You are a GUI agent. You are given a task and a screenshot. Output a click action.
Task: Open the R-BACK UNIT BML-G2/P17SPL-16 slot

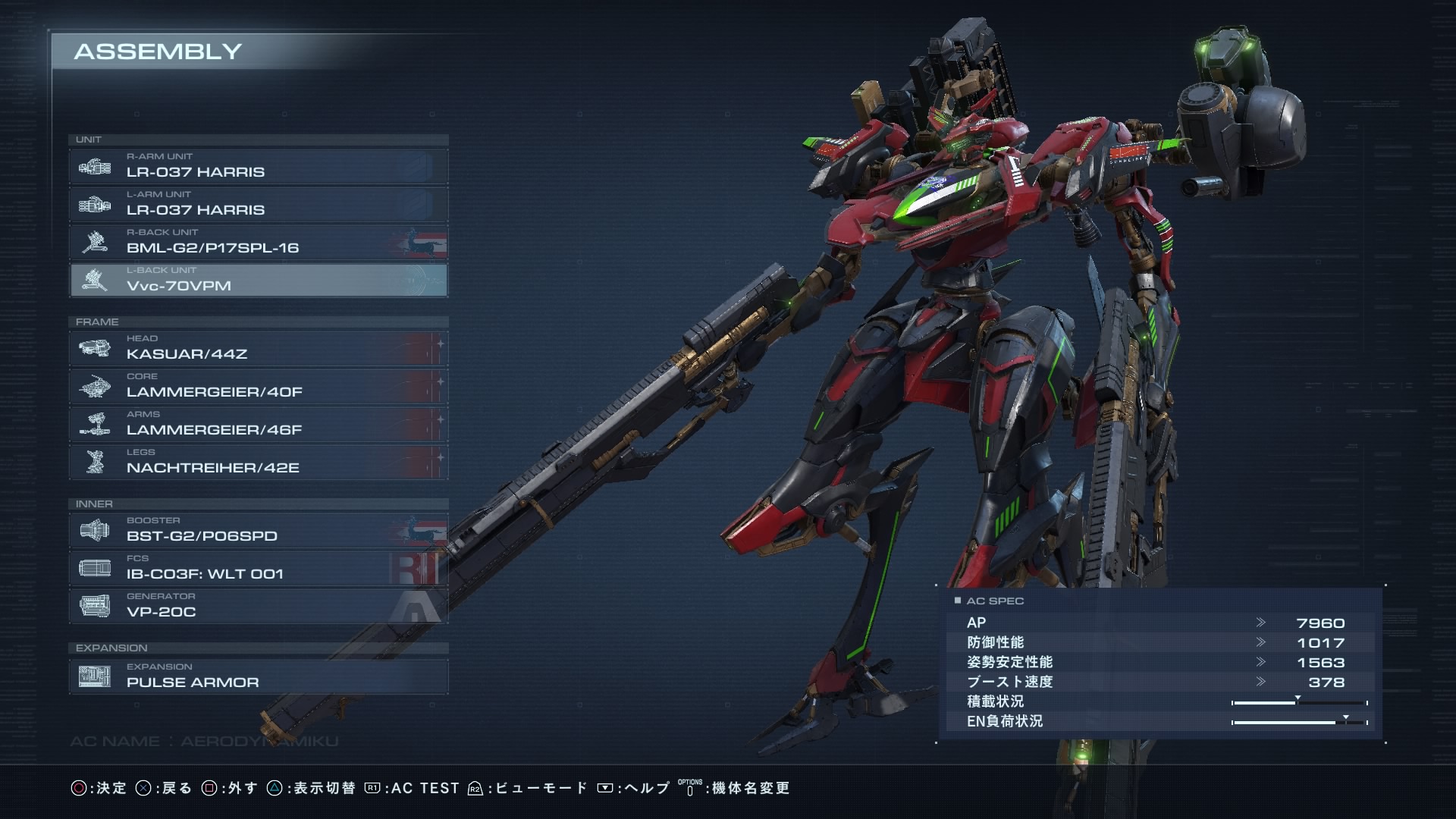(x=258, y=242)
